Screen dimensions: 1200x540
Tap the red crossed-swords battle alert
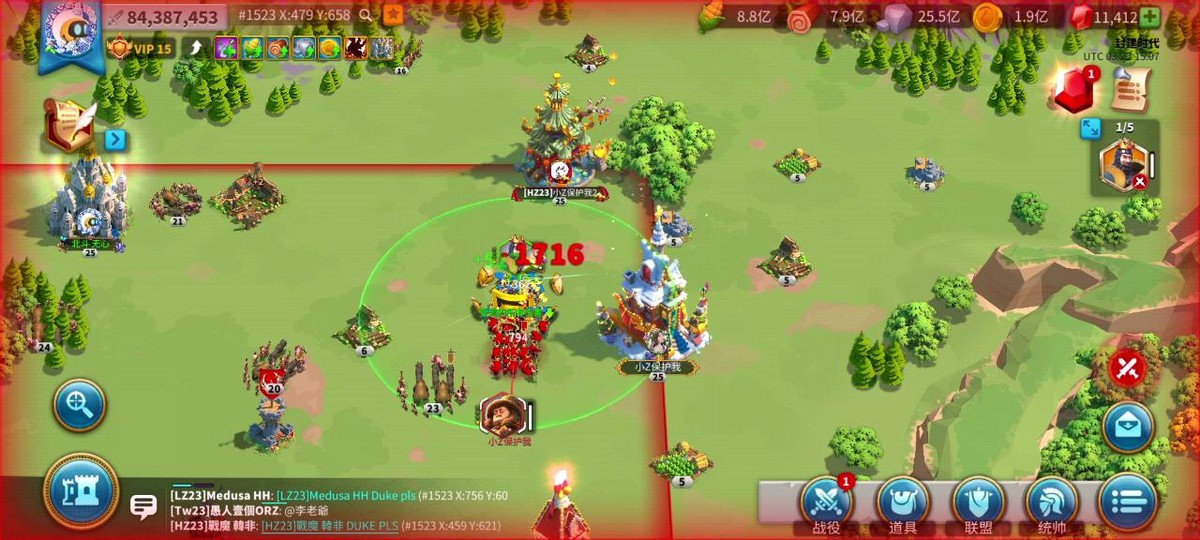pyautogui.click(x=1128, y=368)
